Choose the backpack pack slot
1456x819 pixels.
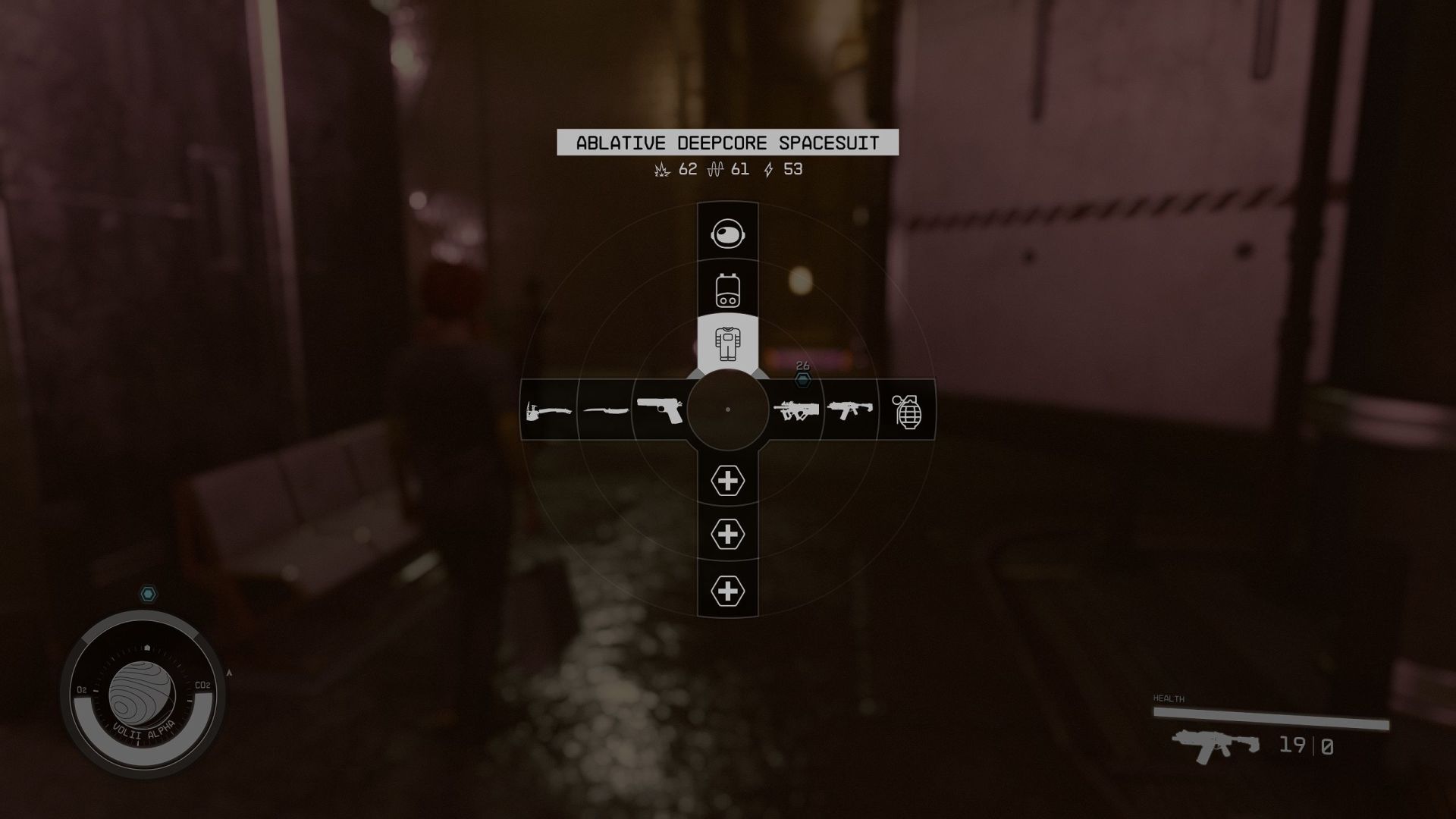(728, 289)
